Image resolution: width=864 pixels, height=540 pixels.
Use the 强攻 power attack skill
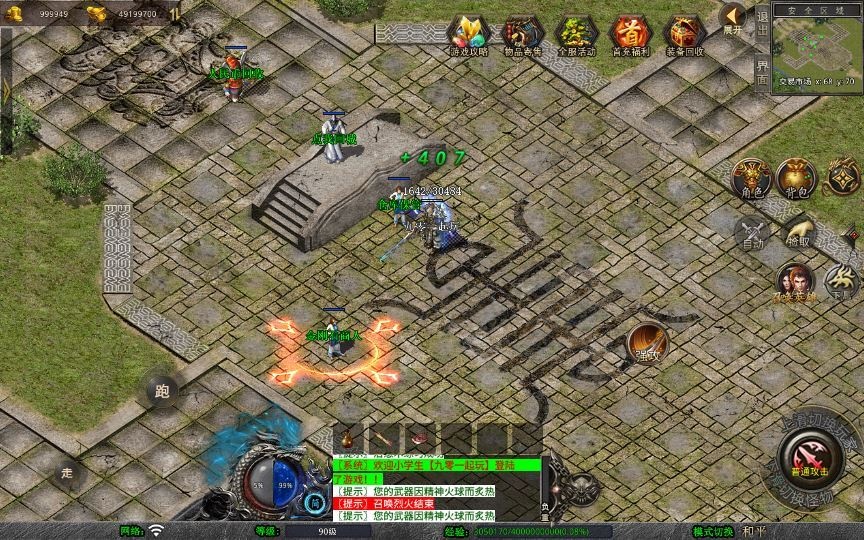[649, 344]
